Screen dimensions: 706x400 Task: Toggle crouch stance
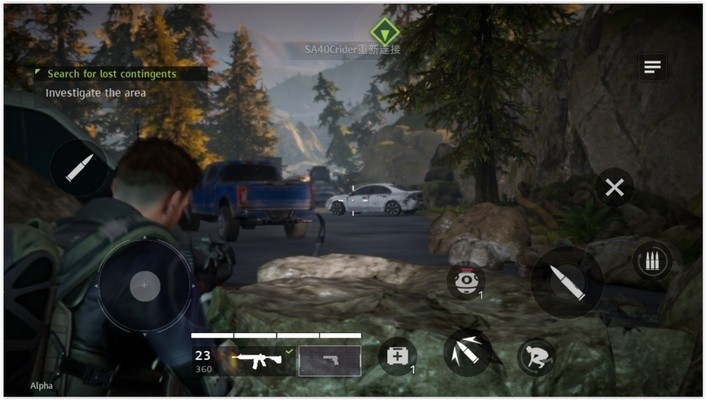pos(537,357)
